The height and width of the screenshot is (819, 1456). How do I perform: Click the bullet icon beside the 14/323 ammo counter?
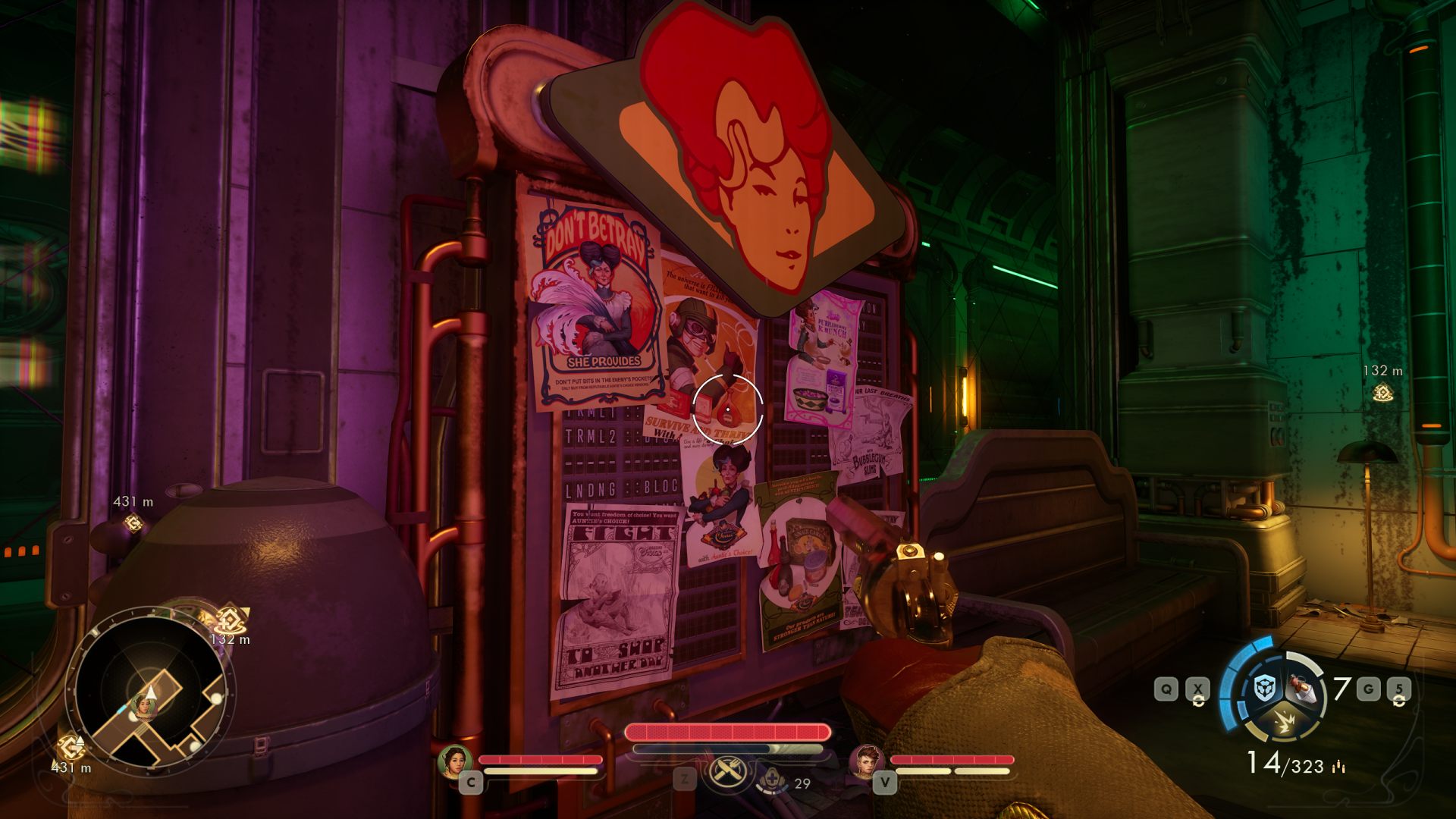[1338, 767]
